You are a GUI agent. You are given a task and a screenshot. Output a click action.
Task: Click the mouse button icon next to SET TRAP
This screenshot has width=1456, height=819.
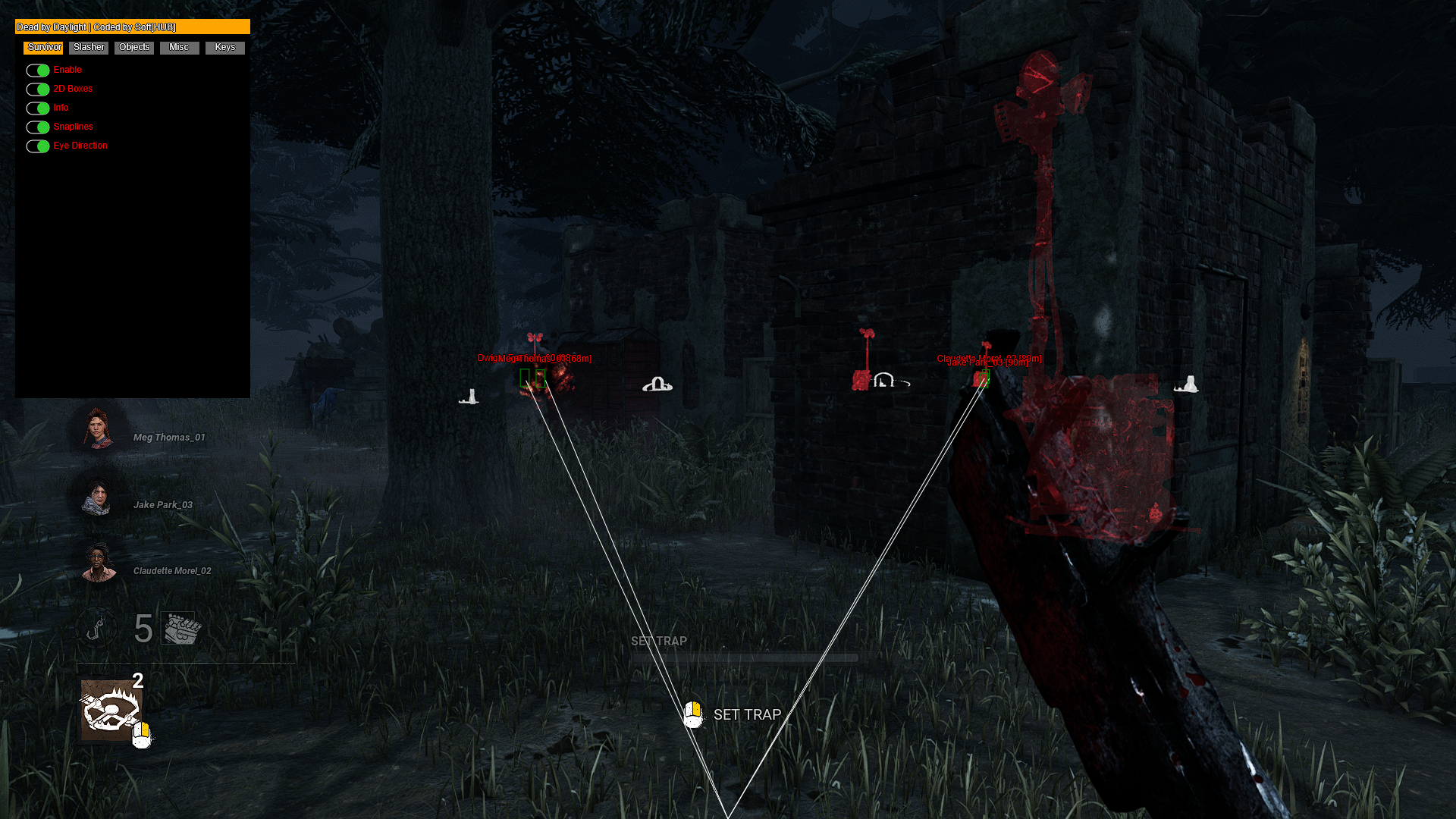point(692,714)
